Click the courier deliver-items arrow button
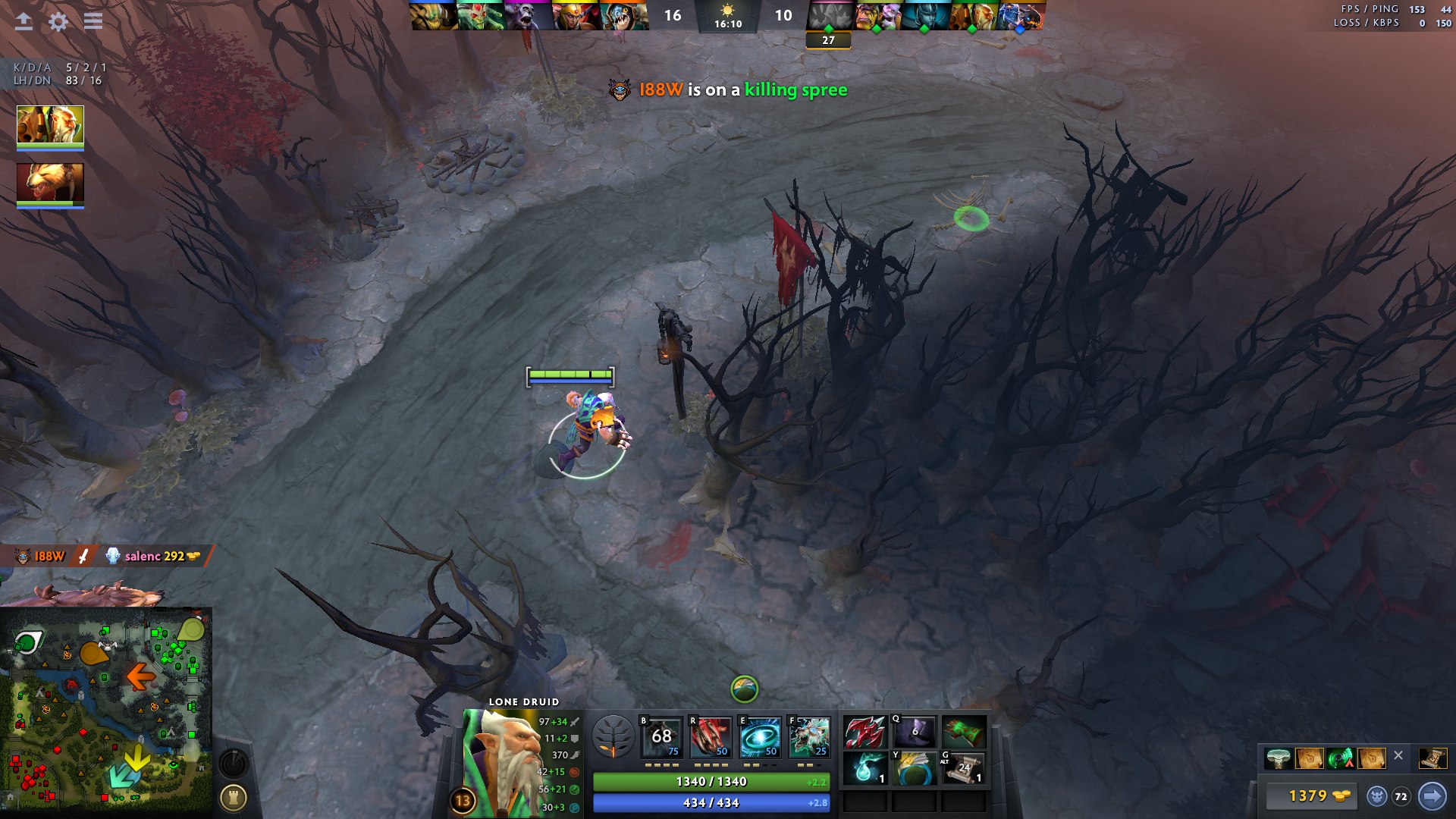This screenshot has width=1456, height=819. click(1432, 795)
